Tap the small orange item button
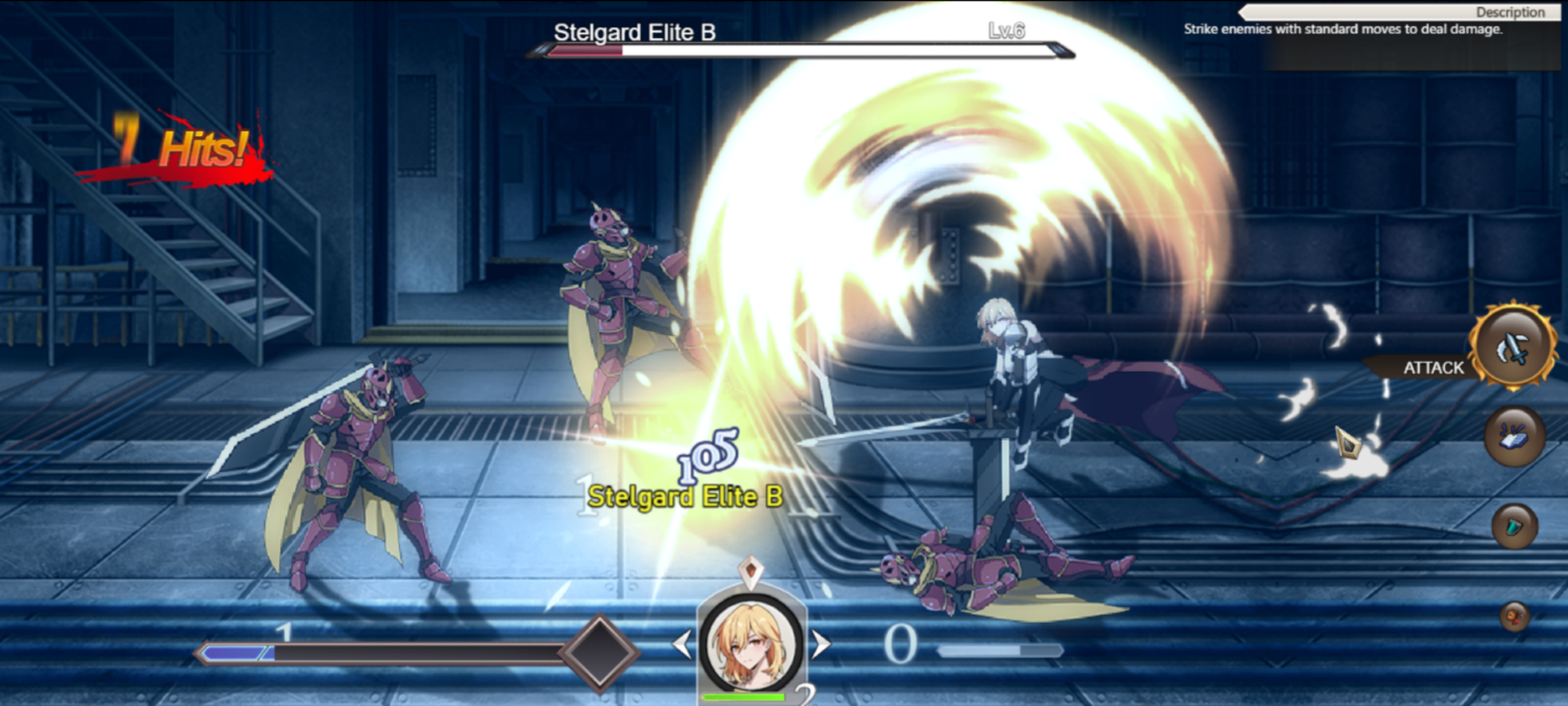The width and height of the screenshot is (1568, 706). click(x=1515, y=617)
